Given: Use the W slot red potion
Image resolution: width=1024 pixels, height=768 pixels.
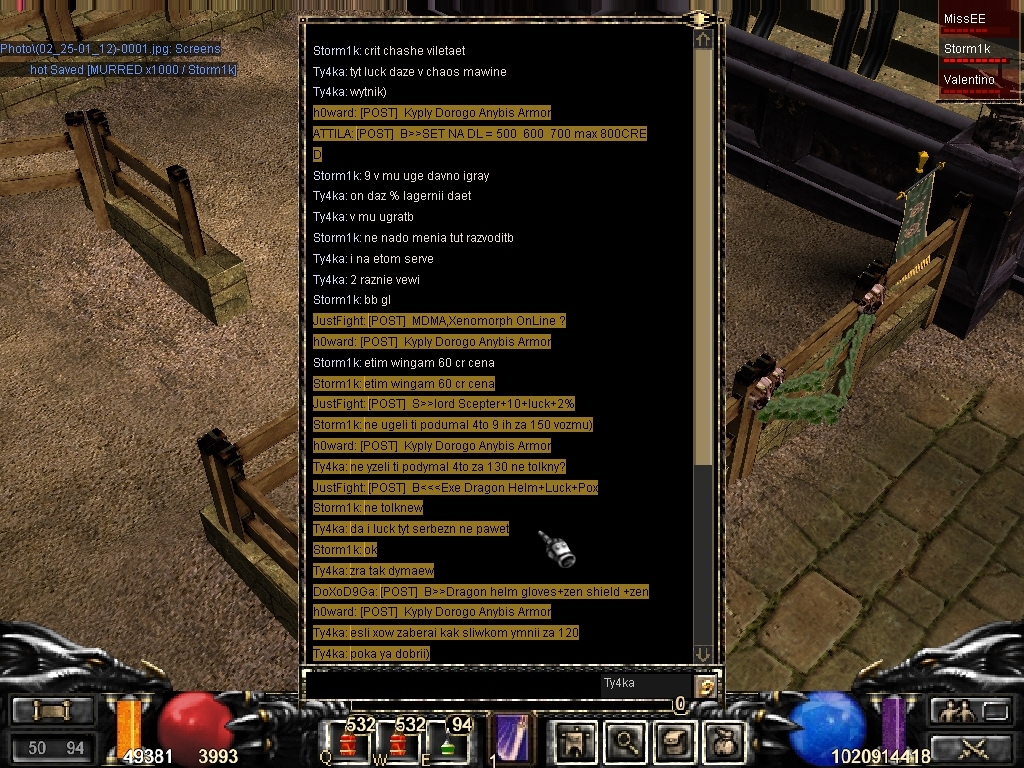Looking at the screenshot, I should 398,744.
